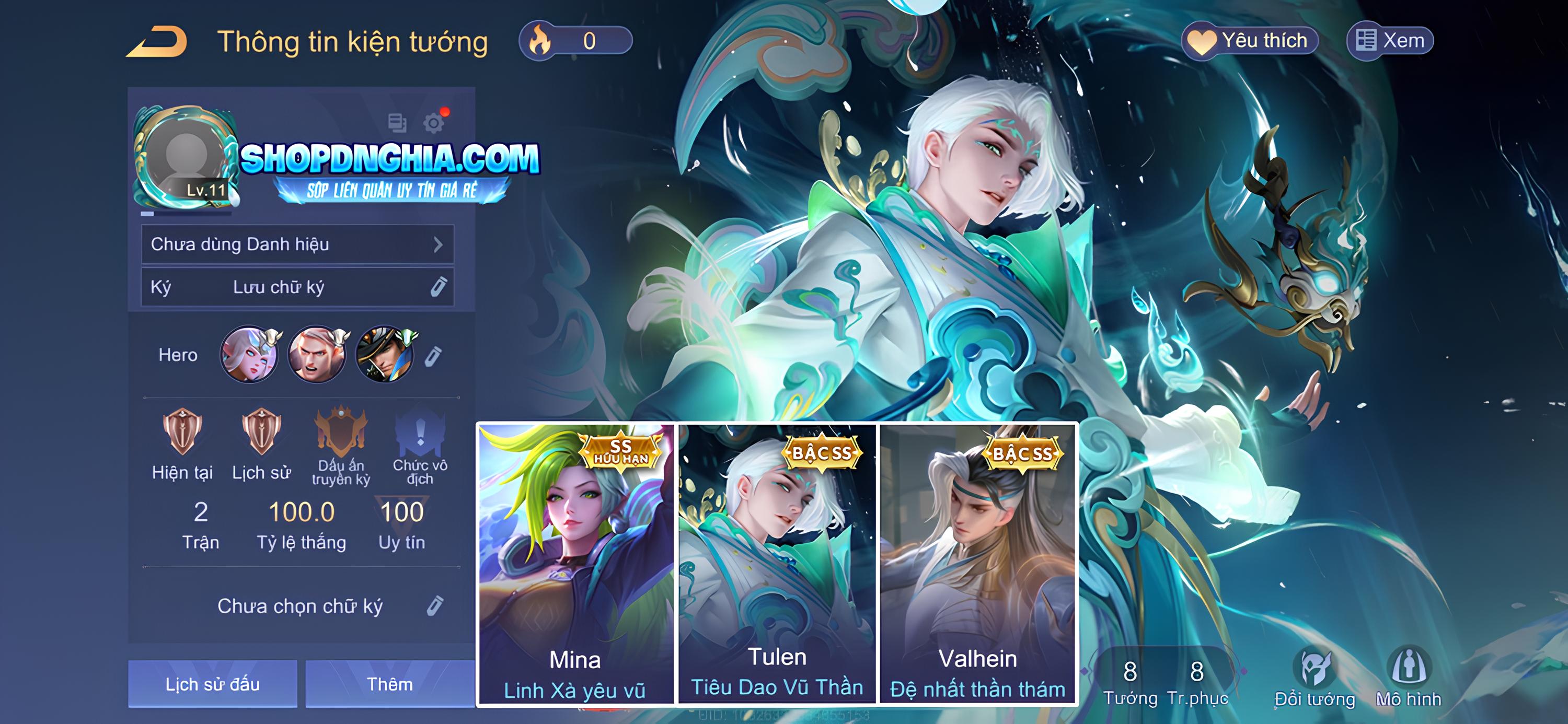This screenshot has width=1568, height=724.
Task: Show more with the Thêm button
Action: (x=389, y=684)
